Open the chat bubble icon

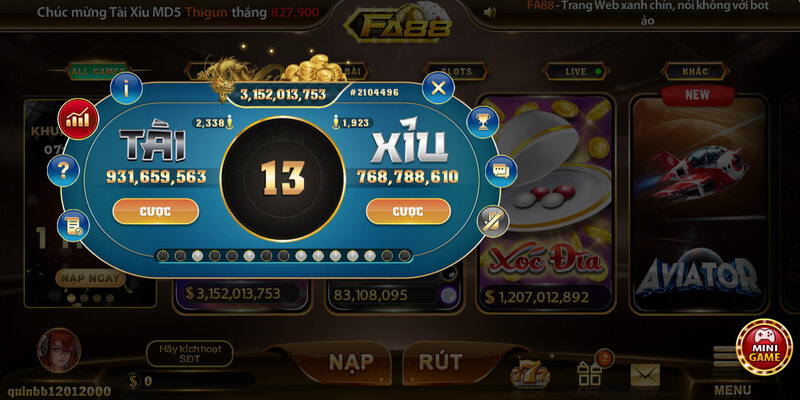pos(500,171)
